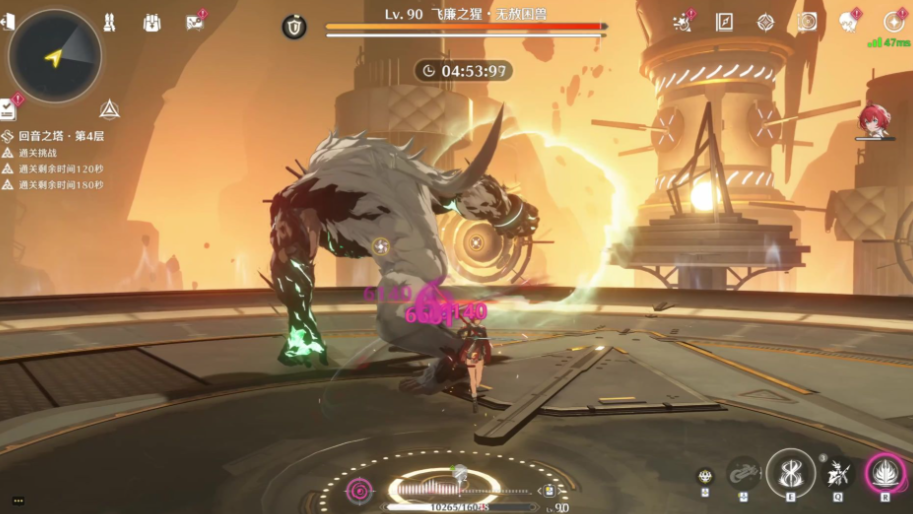Select the 回音之塔 · 第4层 objective tracker
The image size is (913, 514).
pyautogui.click(x=60, y=136)
